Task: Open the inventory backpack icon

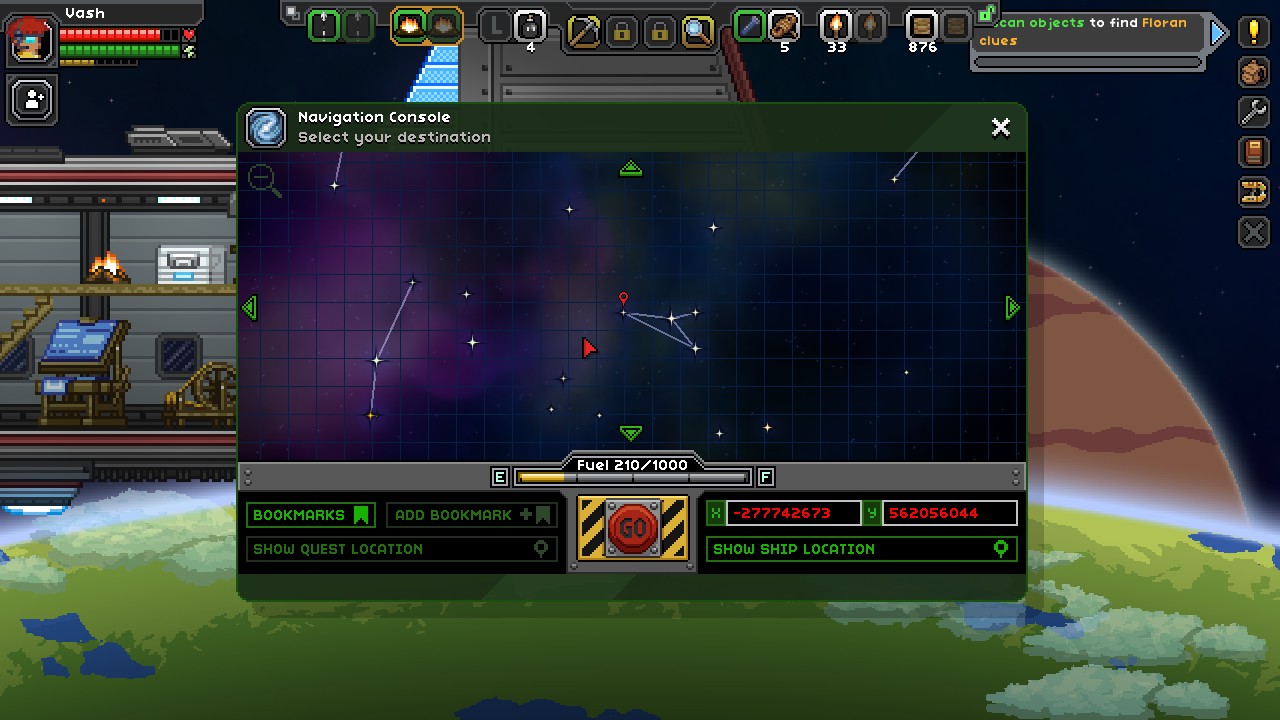Action: [1253, 72]
